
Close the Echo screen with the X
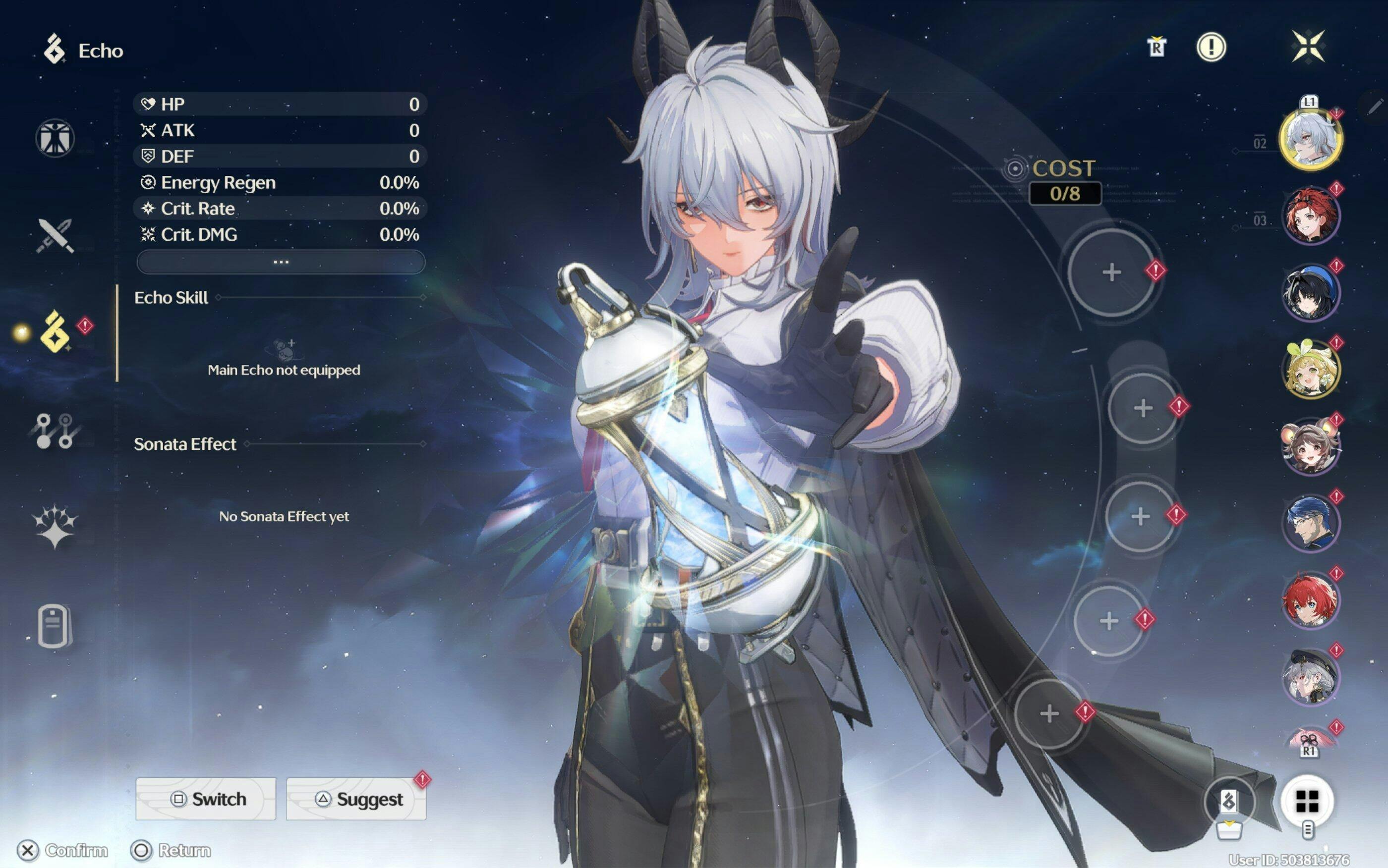click(1308, 47)
